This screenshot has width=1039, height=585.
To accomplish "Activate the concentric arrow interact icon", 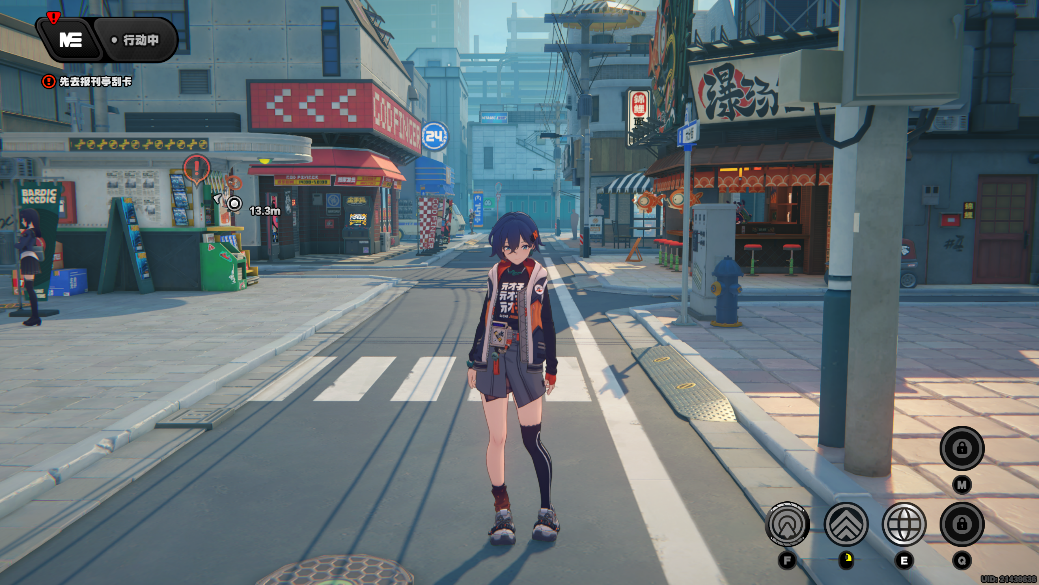I will pyautogui.click(x=787, y=524).
